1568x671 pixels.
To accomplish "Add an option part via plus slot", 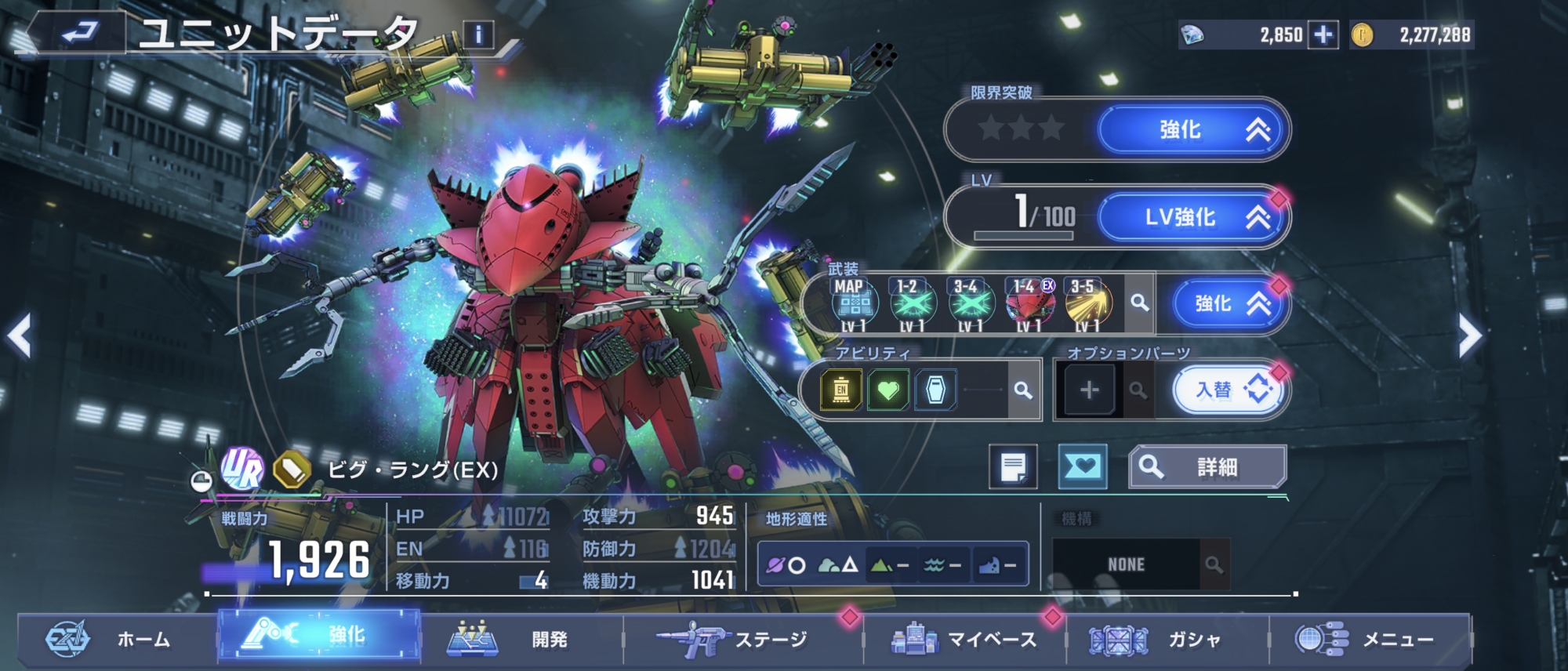I will (x=1089, y=390).
